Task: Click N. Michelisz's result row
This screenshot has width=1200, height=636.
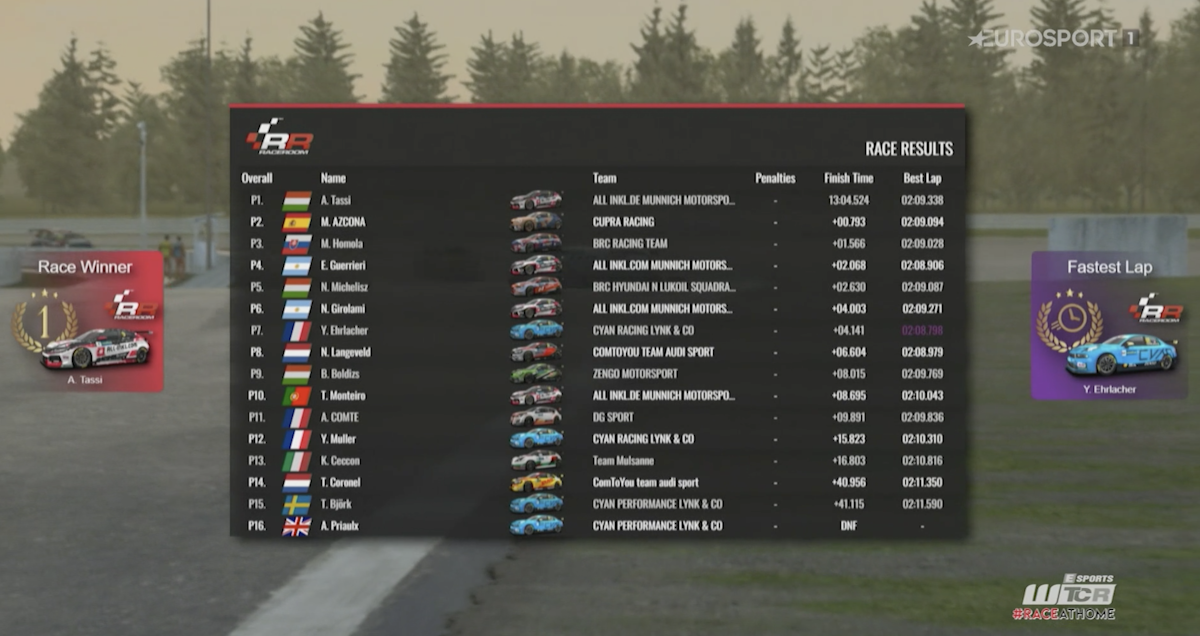Action: [597, 287]
